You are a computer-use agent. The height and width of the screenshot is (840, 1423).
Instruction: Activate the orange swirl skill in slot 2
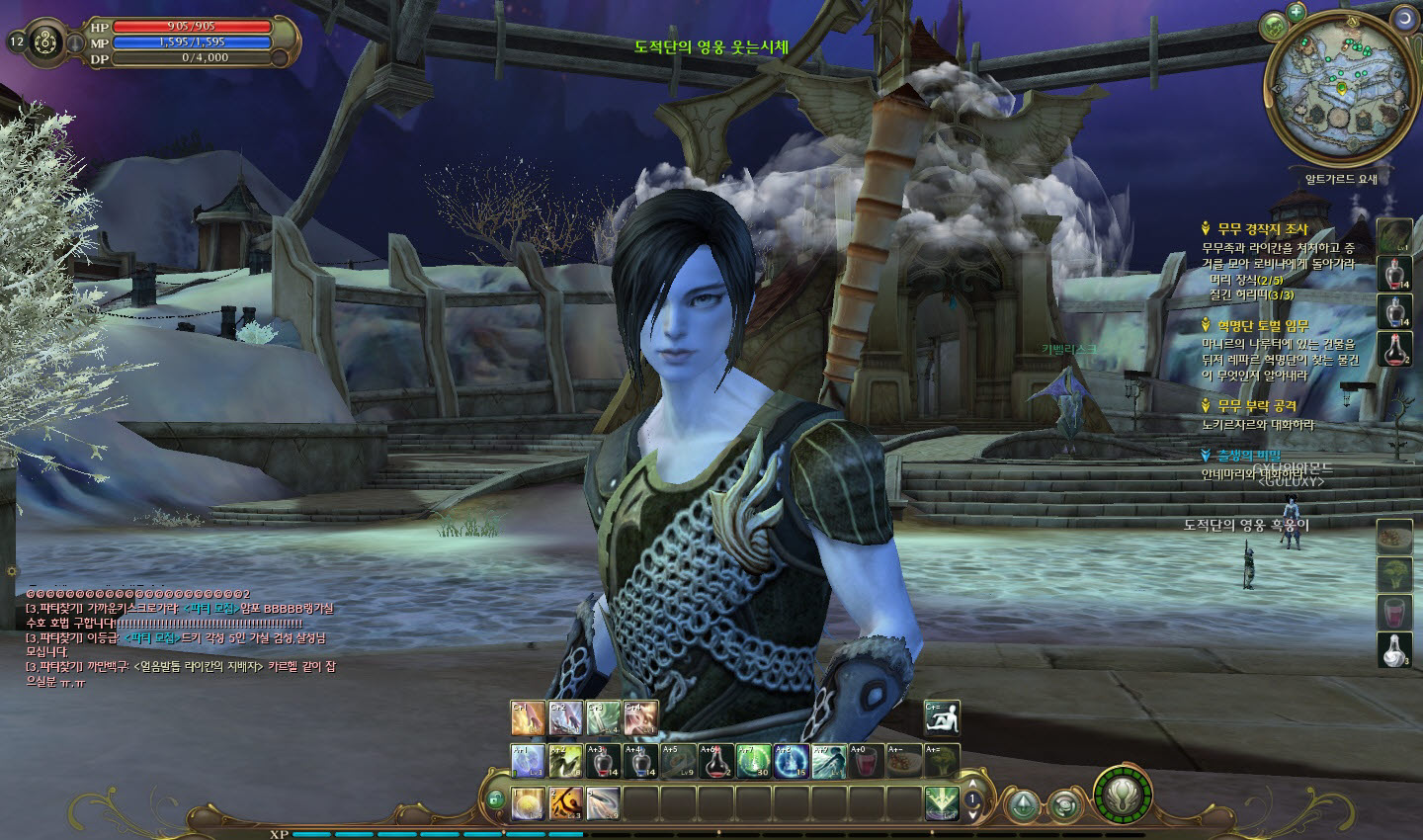point(566,804)
